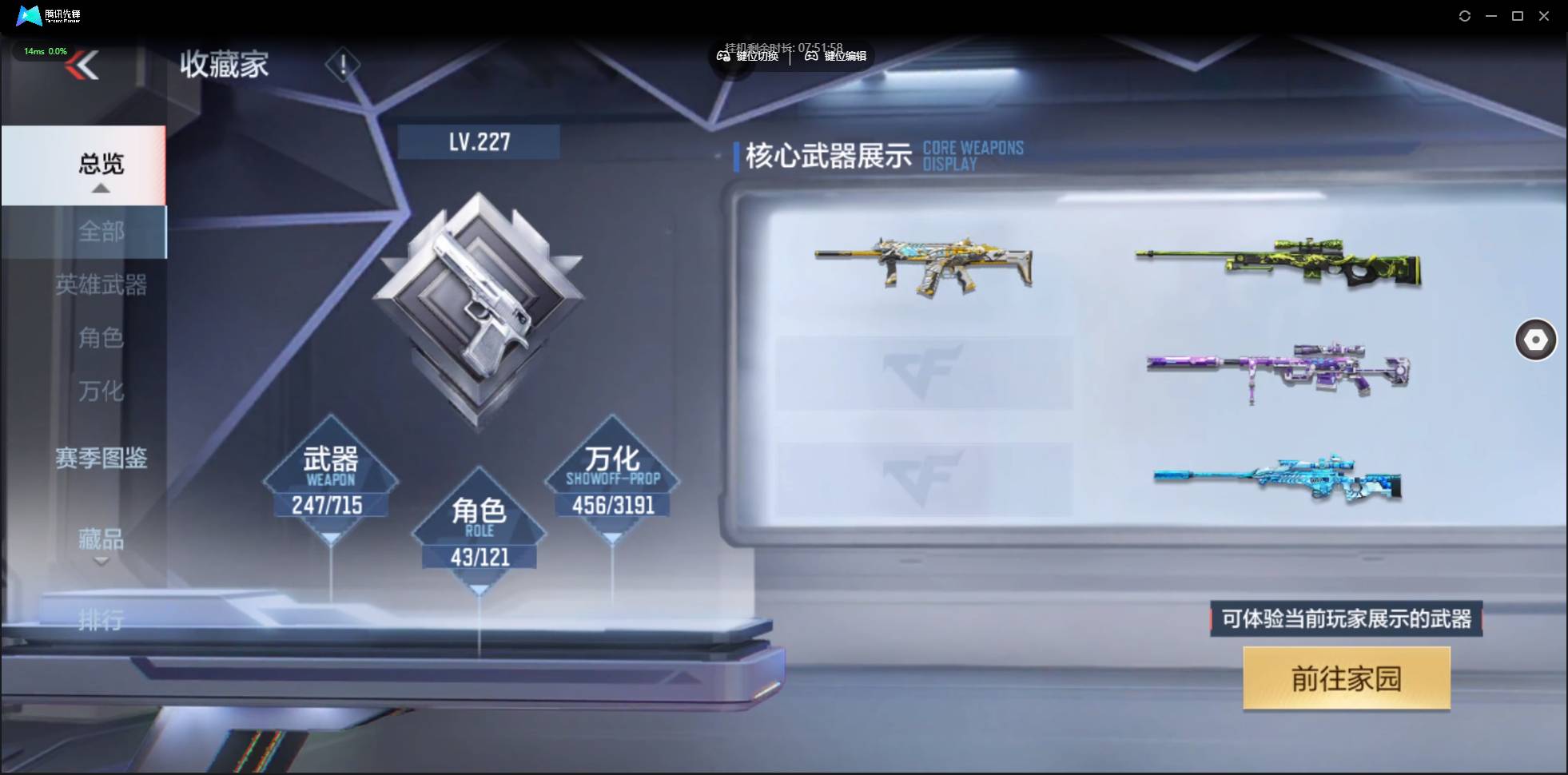Expand the 藏品 section via its down arrow

tap(99, 560)
